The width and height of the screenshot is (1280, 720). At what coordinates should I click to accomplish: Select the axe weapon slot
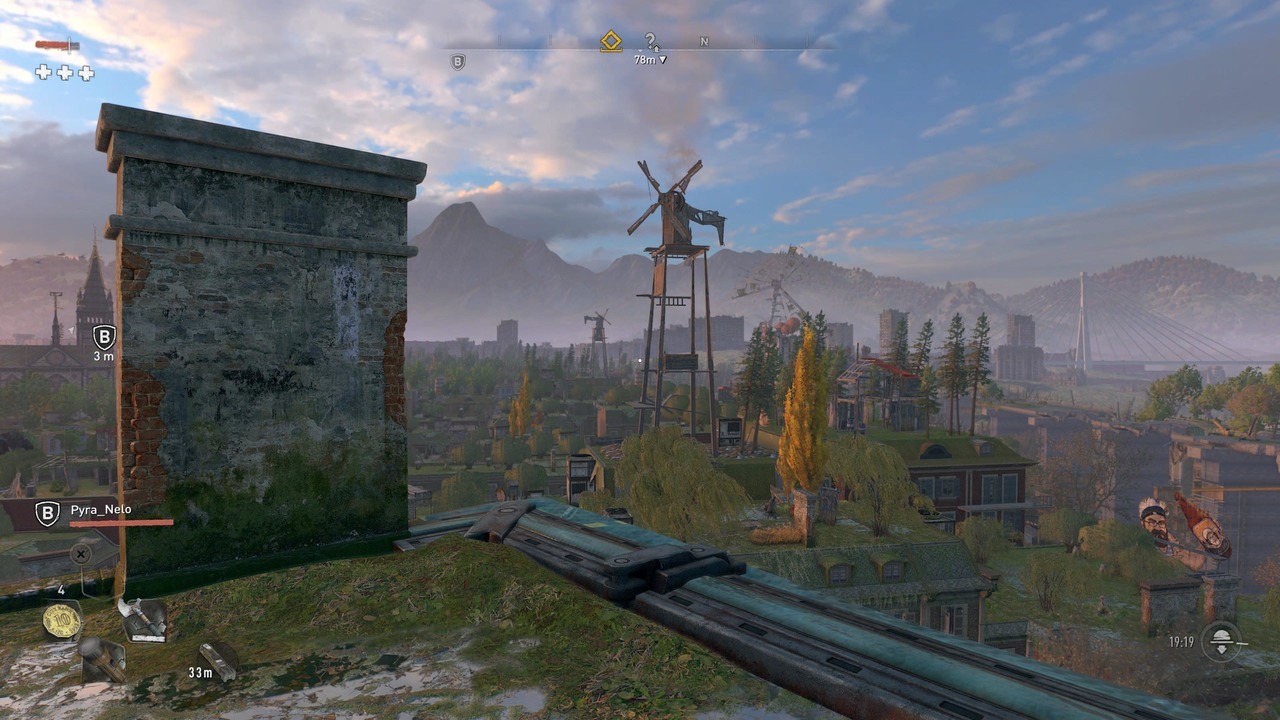click(x=142, y=618)
